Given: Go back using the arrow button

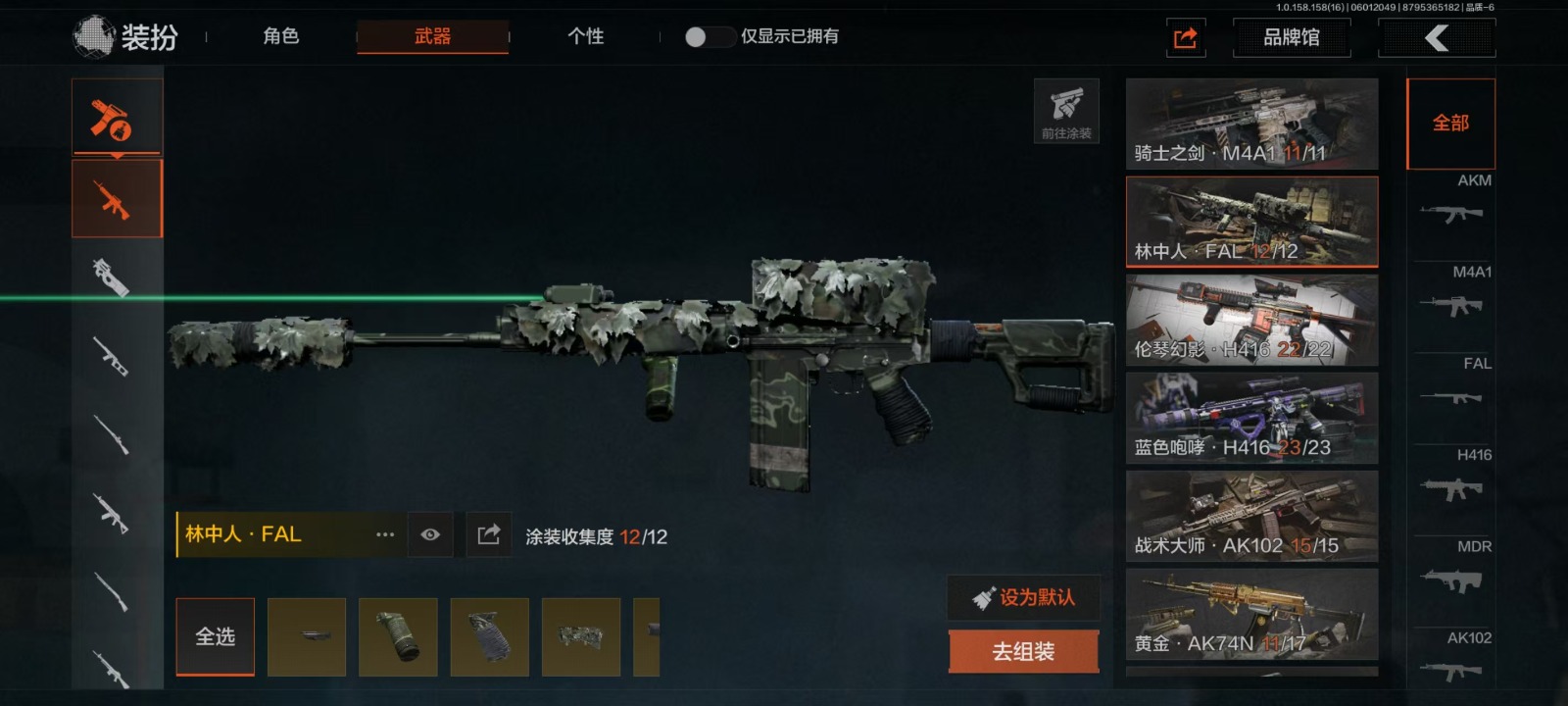Looking at the screenshot, I should point(1437,38).
